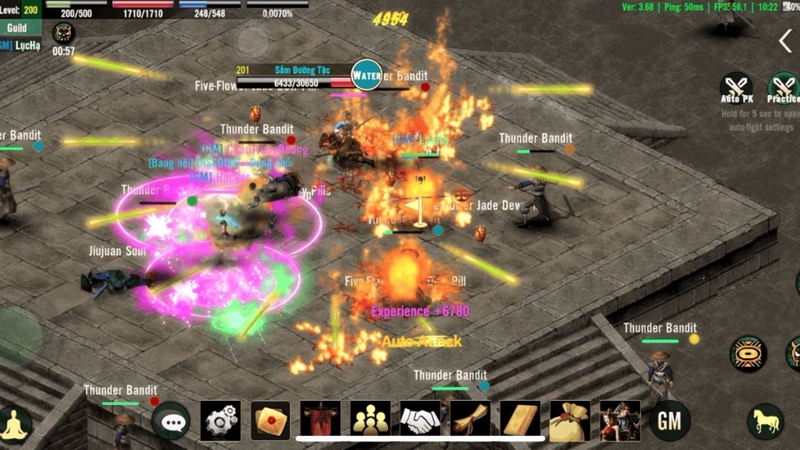
Task: Collapse the side panel with the arrow
Action: pyautogui.click(x=785, y=40)
